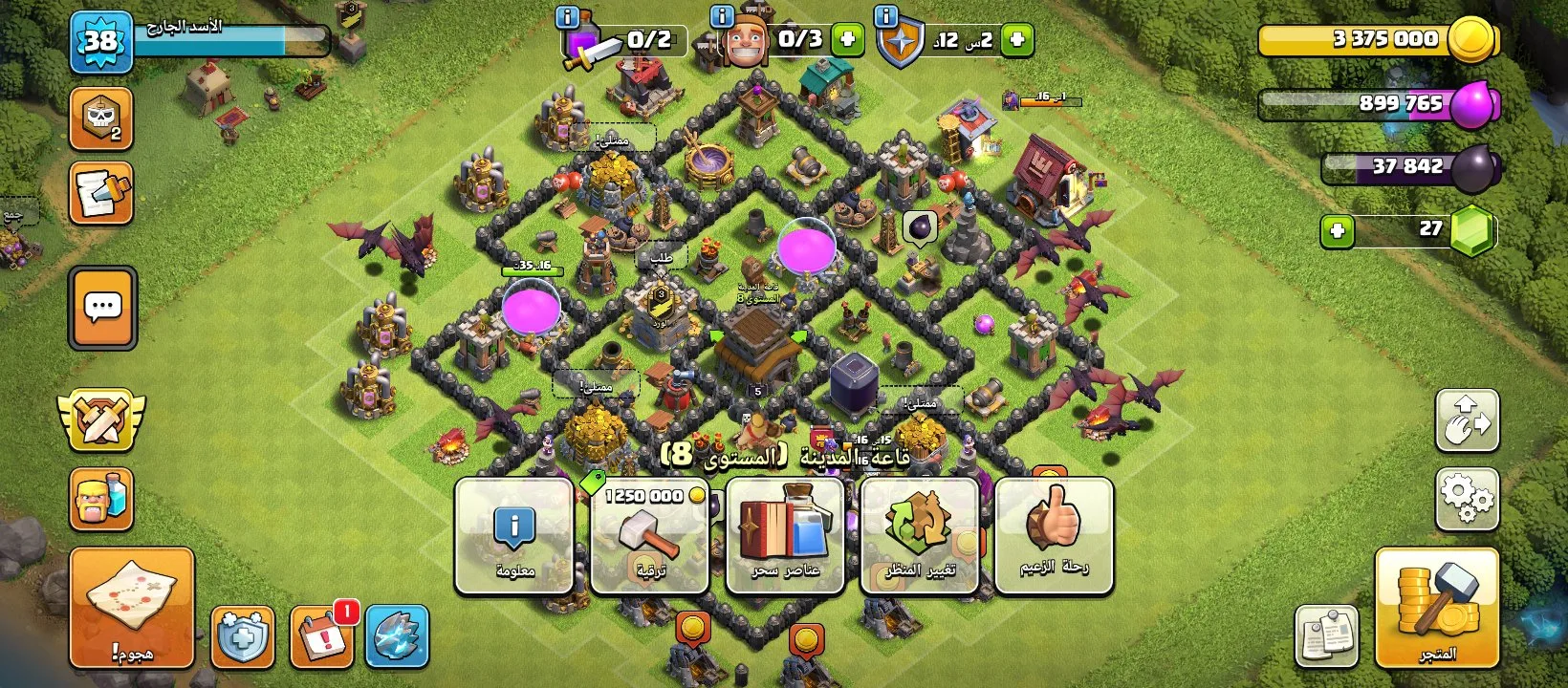1568x688 pixels.
Task: Open the magic items book button
Action: tap(785, 536)
